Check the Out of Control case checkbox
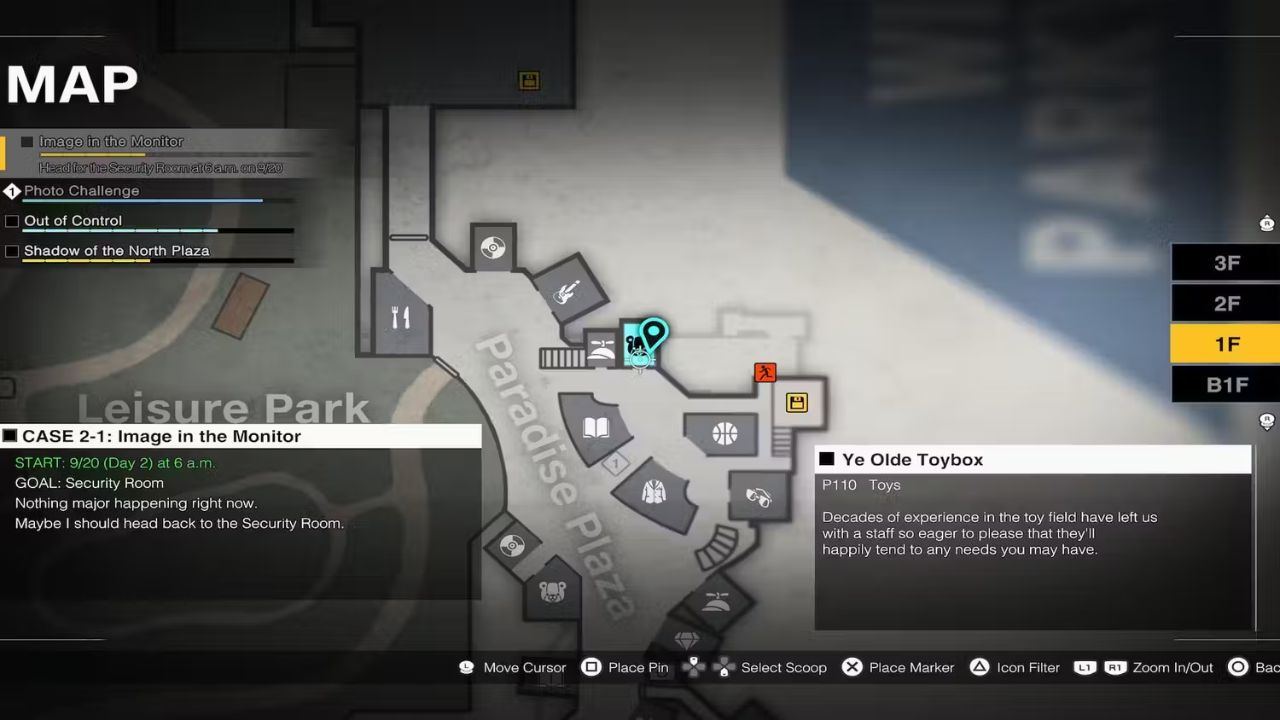Screen dimensions: 1280x720 (11, 220)
